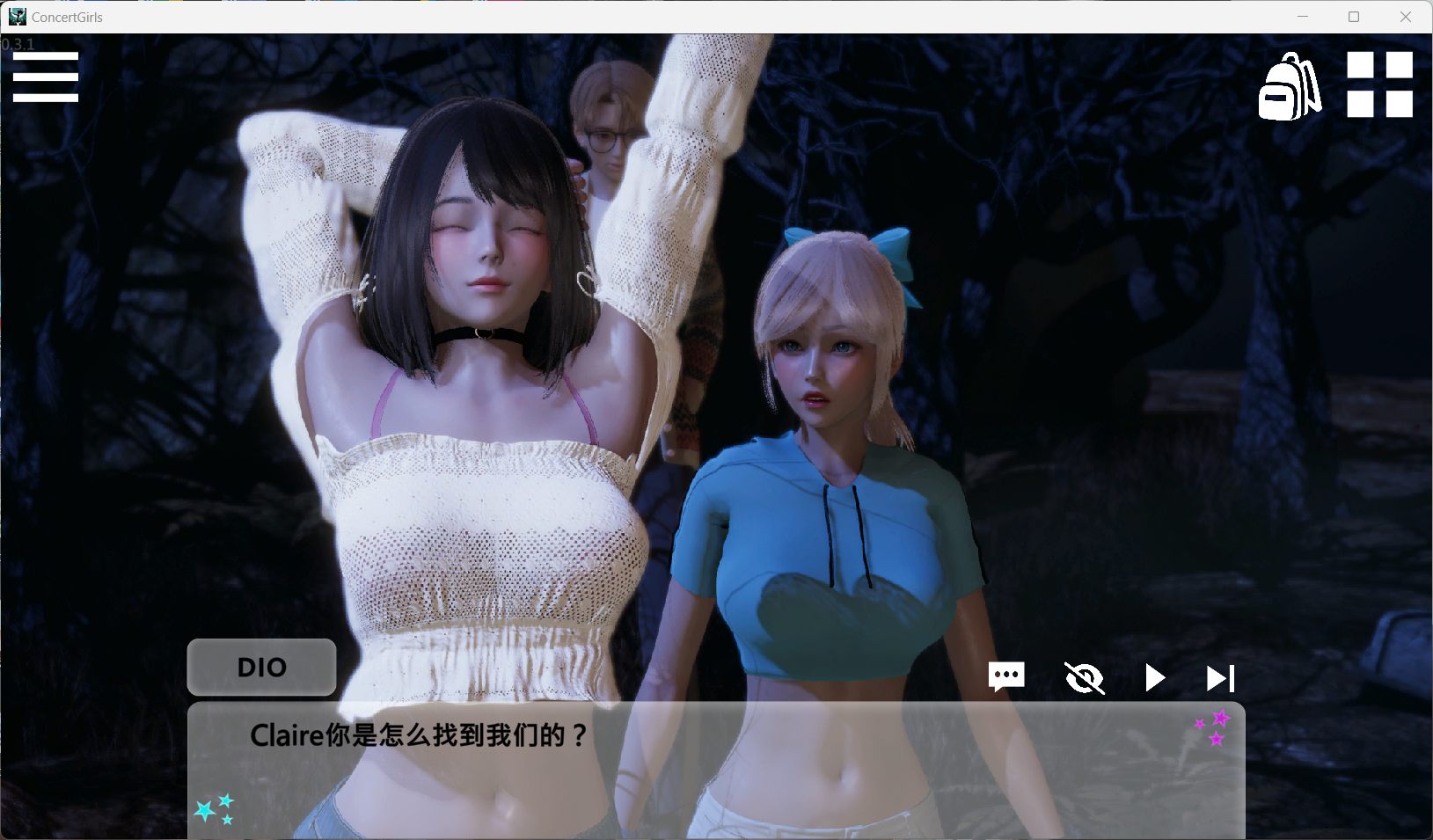Click the DIO name plate
This screenshot has height=840, width=1433.
click(261, 667)
